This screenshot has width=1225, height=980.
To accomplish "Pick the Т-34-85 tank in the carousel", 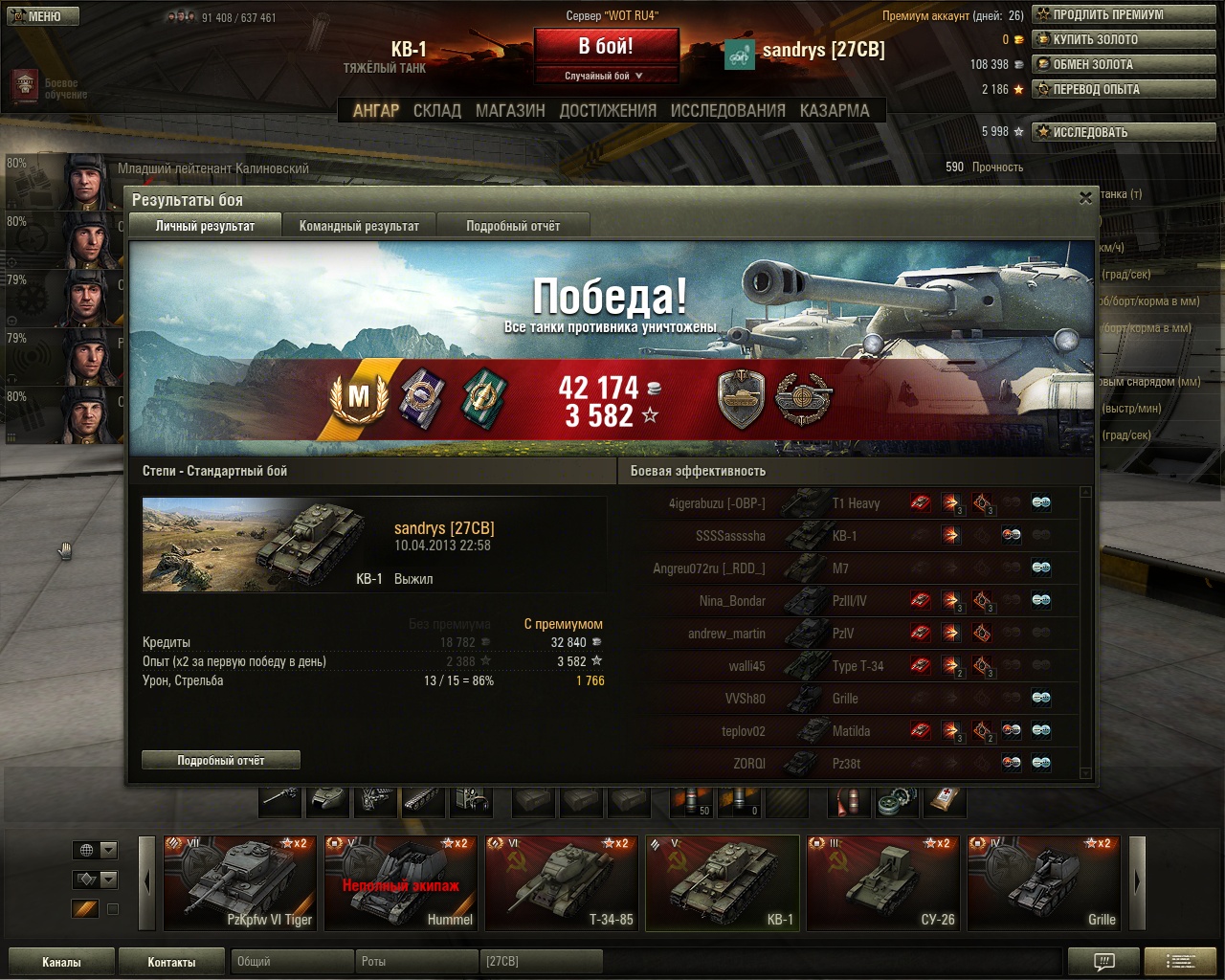I will 561,883.
